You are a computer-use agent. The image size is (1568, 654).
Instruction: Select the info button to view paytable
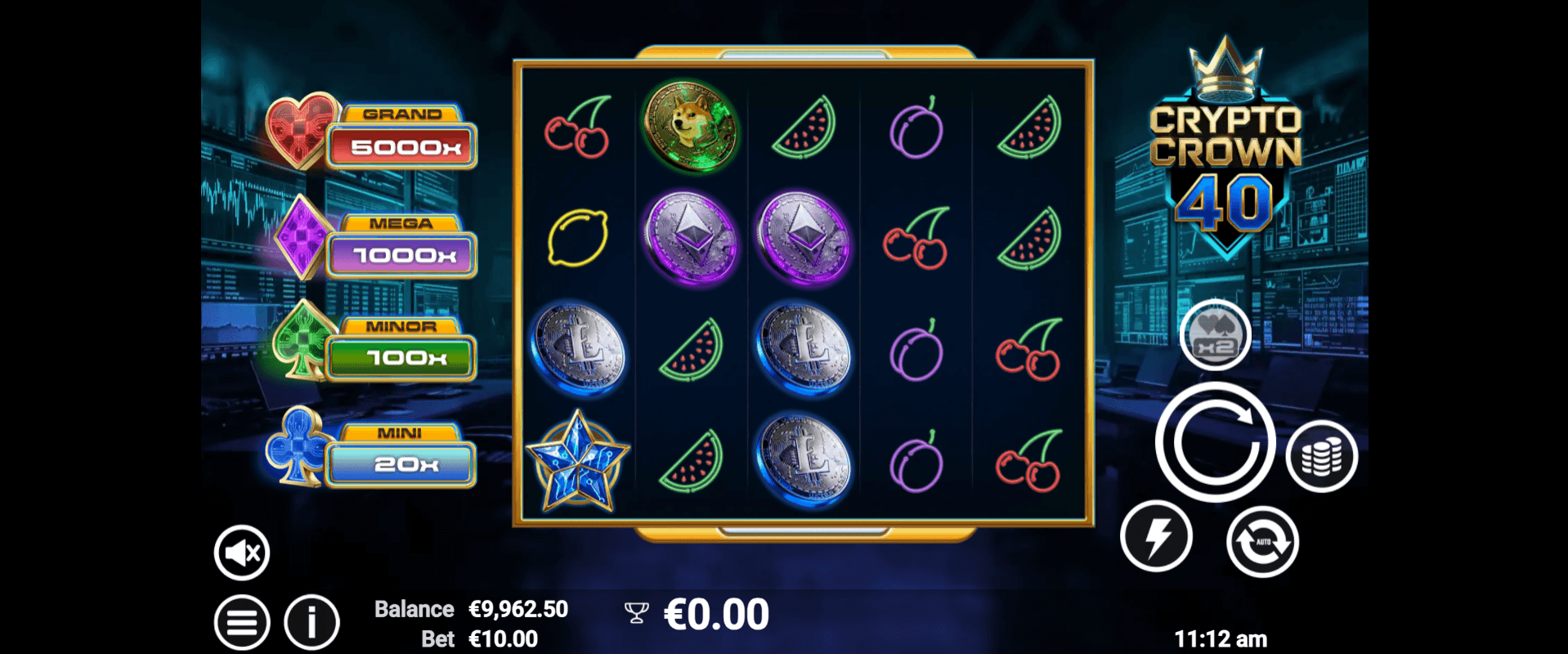click(x=310, y=621)
